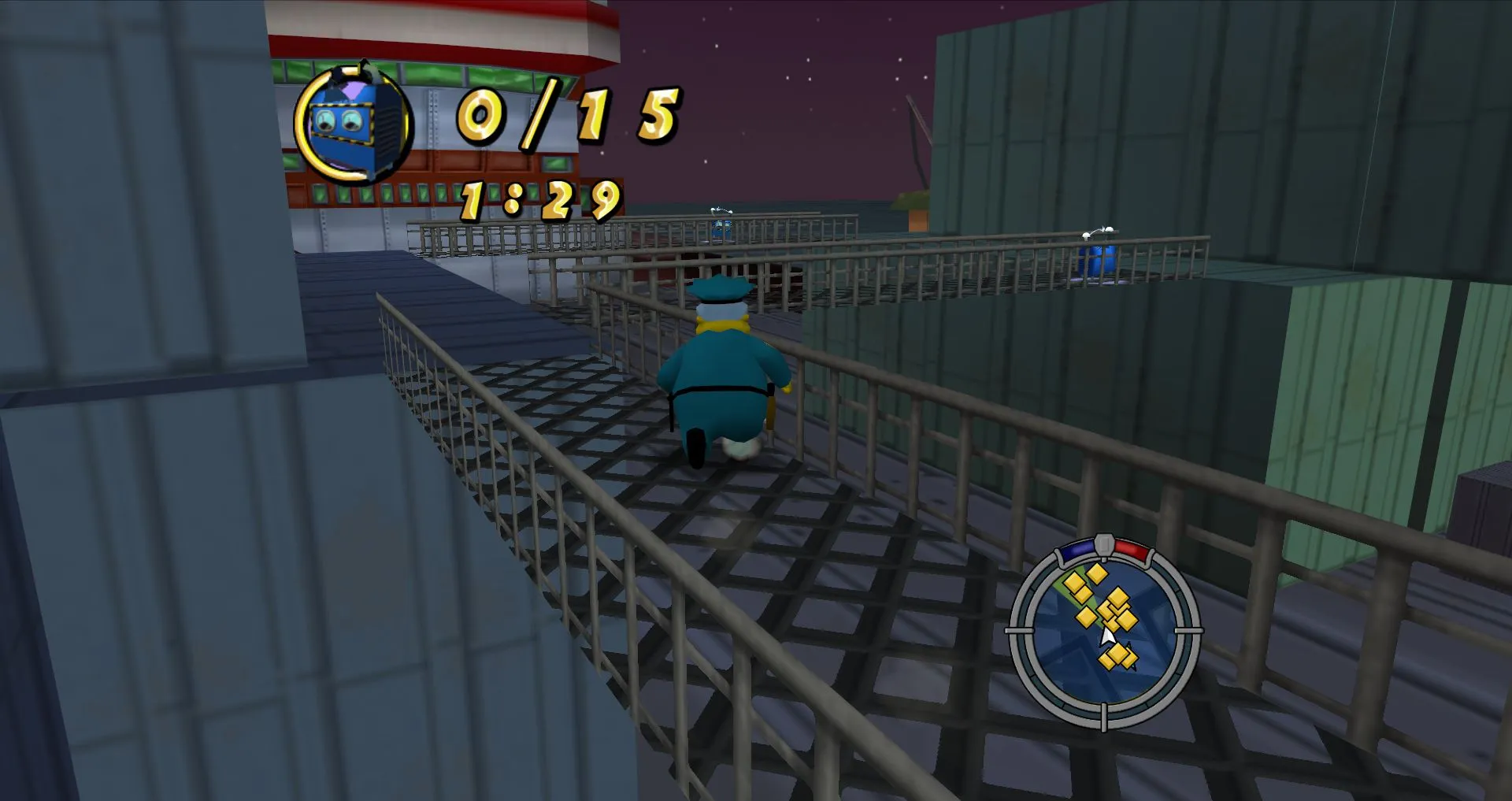Click the blue segment of the siren indicator
1512x801 pixels.
point(1076,549)
